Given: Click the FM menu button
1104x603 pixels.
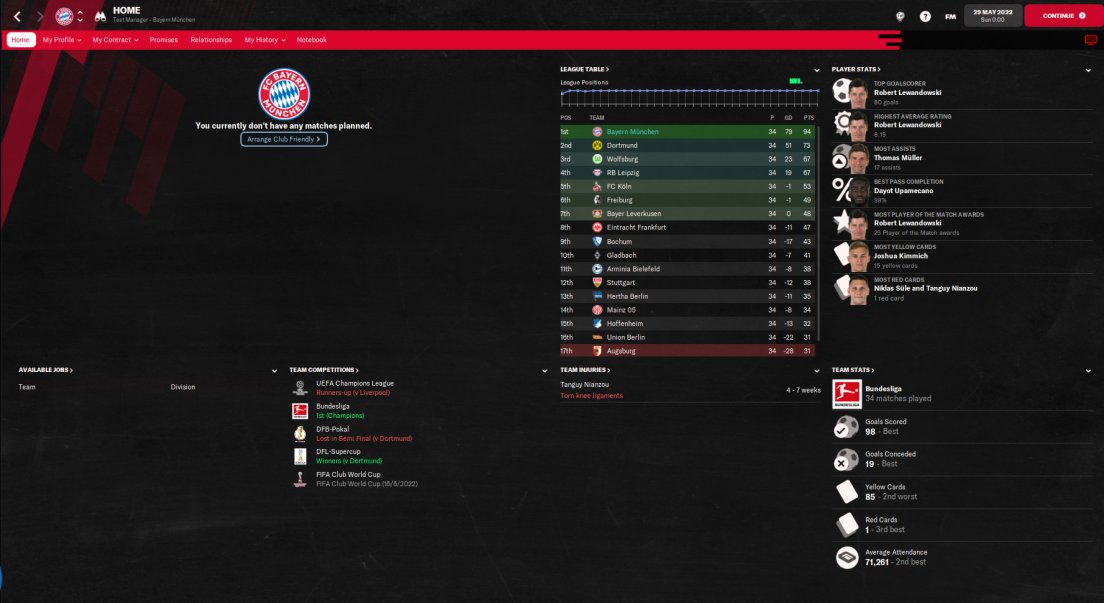Looking at the screenshot, I should pos(950,16).
